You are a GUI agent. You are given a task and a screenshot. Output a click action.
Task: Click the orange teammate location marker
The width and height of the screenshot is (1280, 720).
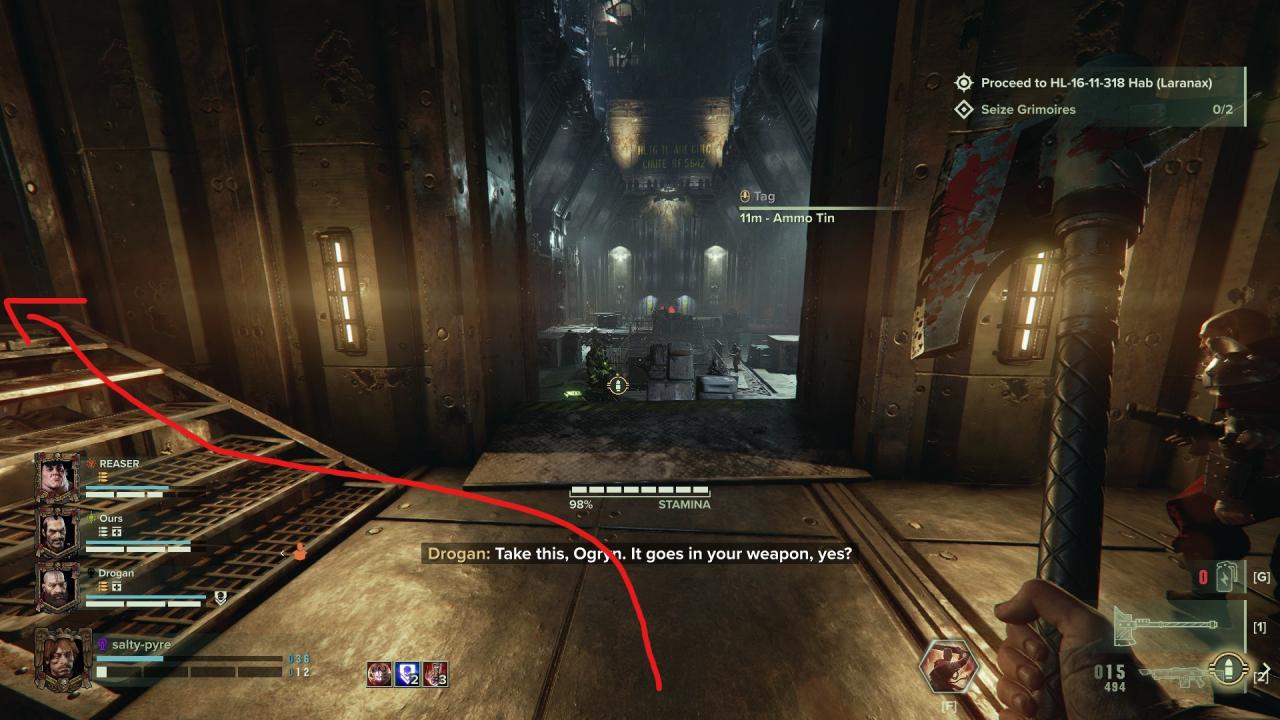[x=297, y=550]
